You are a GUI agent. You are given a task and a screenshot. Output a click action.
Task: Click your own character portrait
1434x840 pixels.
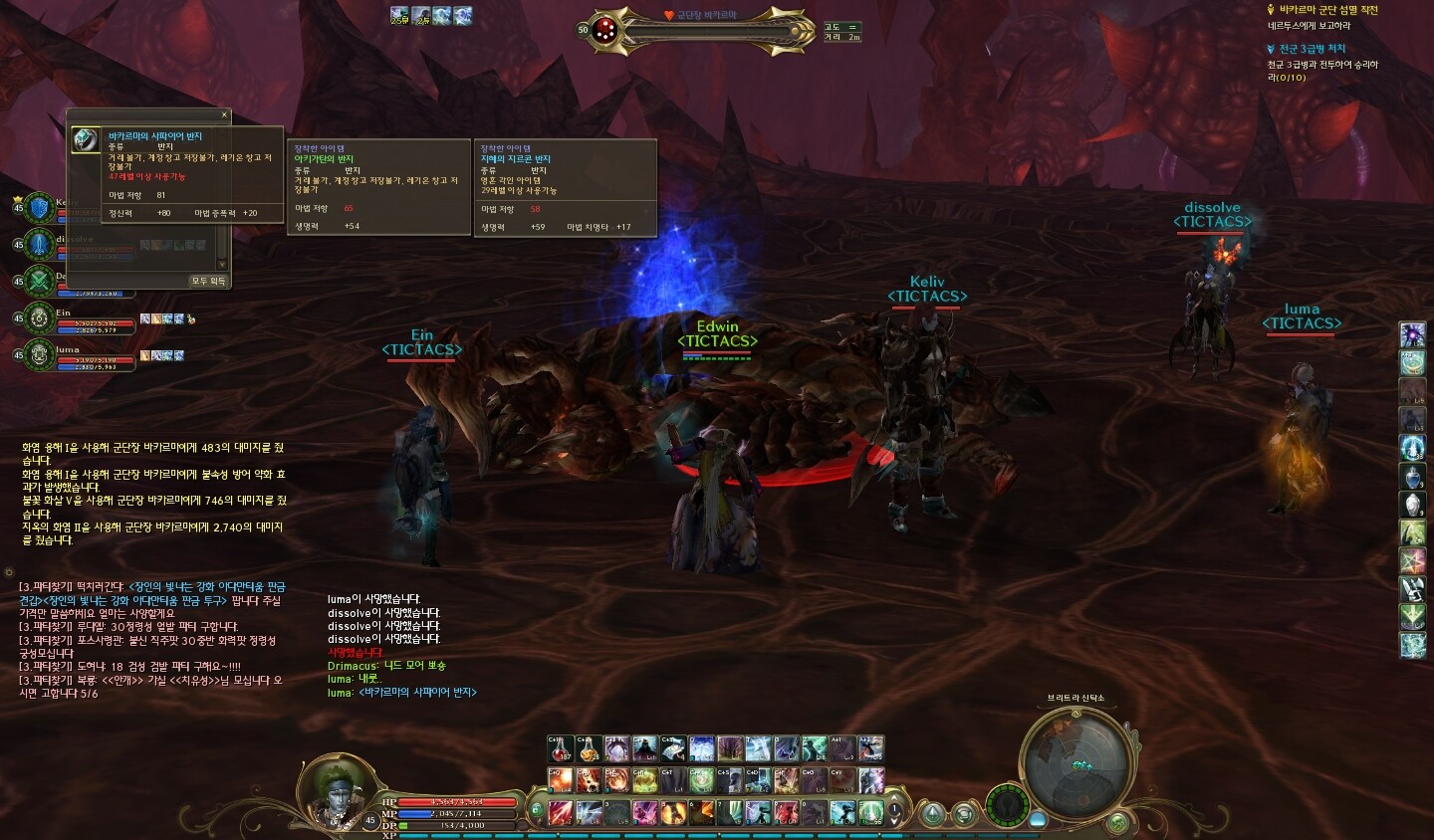point(333,791)
